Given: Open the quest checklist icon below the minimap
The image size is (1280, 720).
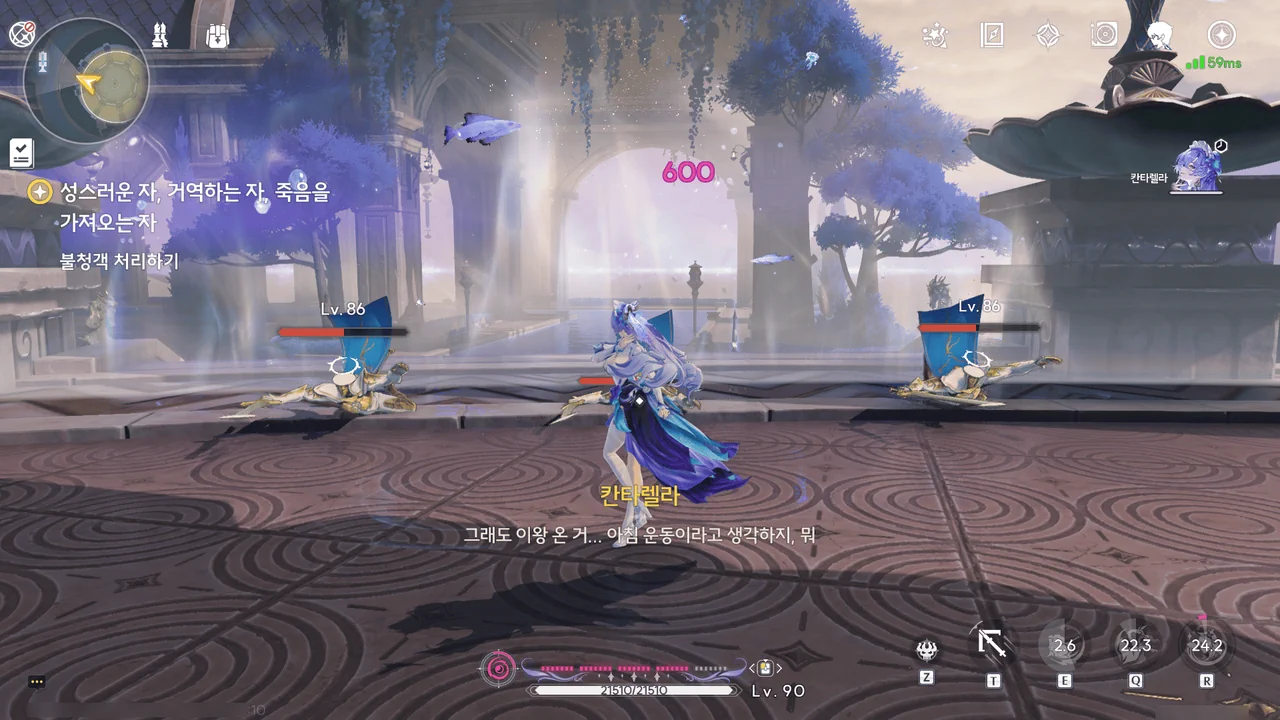Looking at the screenshot, I should click(21, 153).
